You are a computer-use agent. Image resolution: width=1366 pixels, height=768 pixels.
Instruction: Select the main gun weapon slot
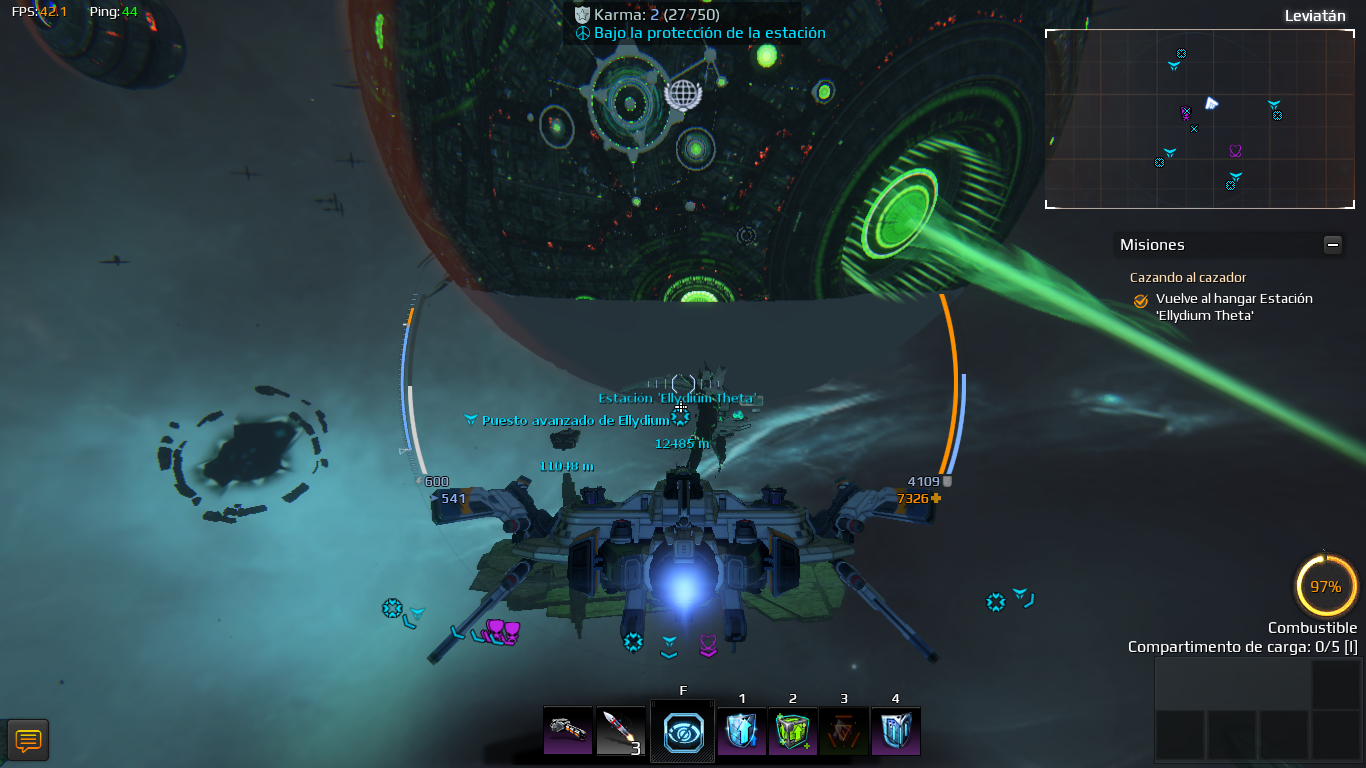[567, 731]
